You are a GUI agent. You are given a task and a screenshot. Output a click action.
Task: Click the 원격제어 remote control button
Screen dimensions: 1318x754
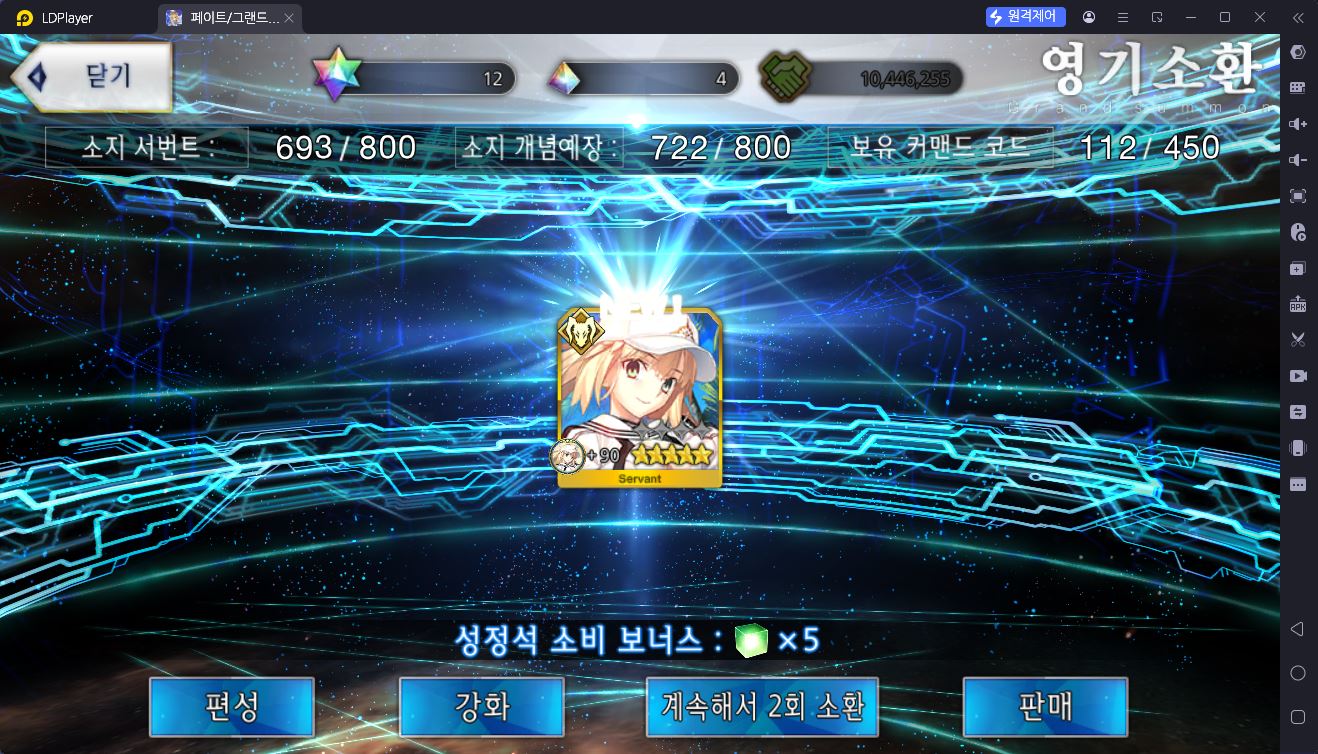1026,17
